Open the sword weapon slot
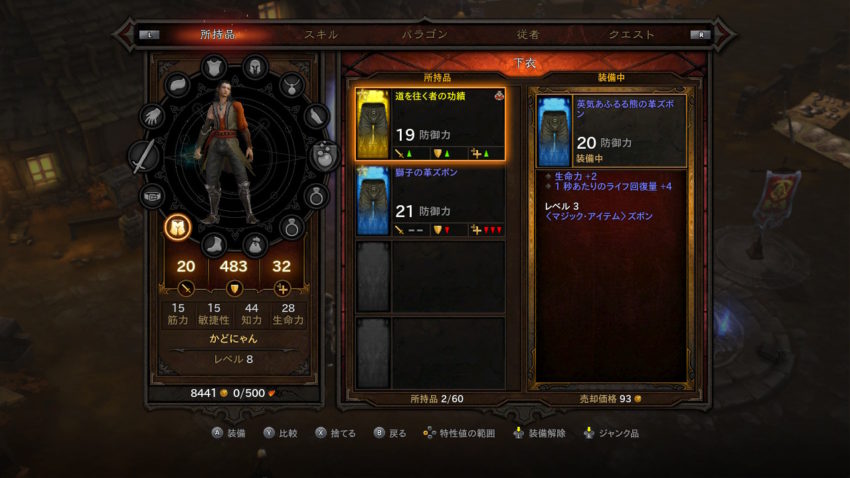Image resolution: width=850 pixels, height=478 pixels. tap(145, 156)
